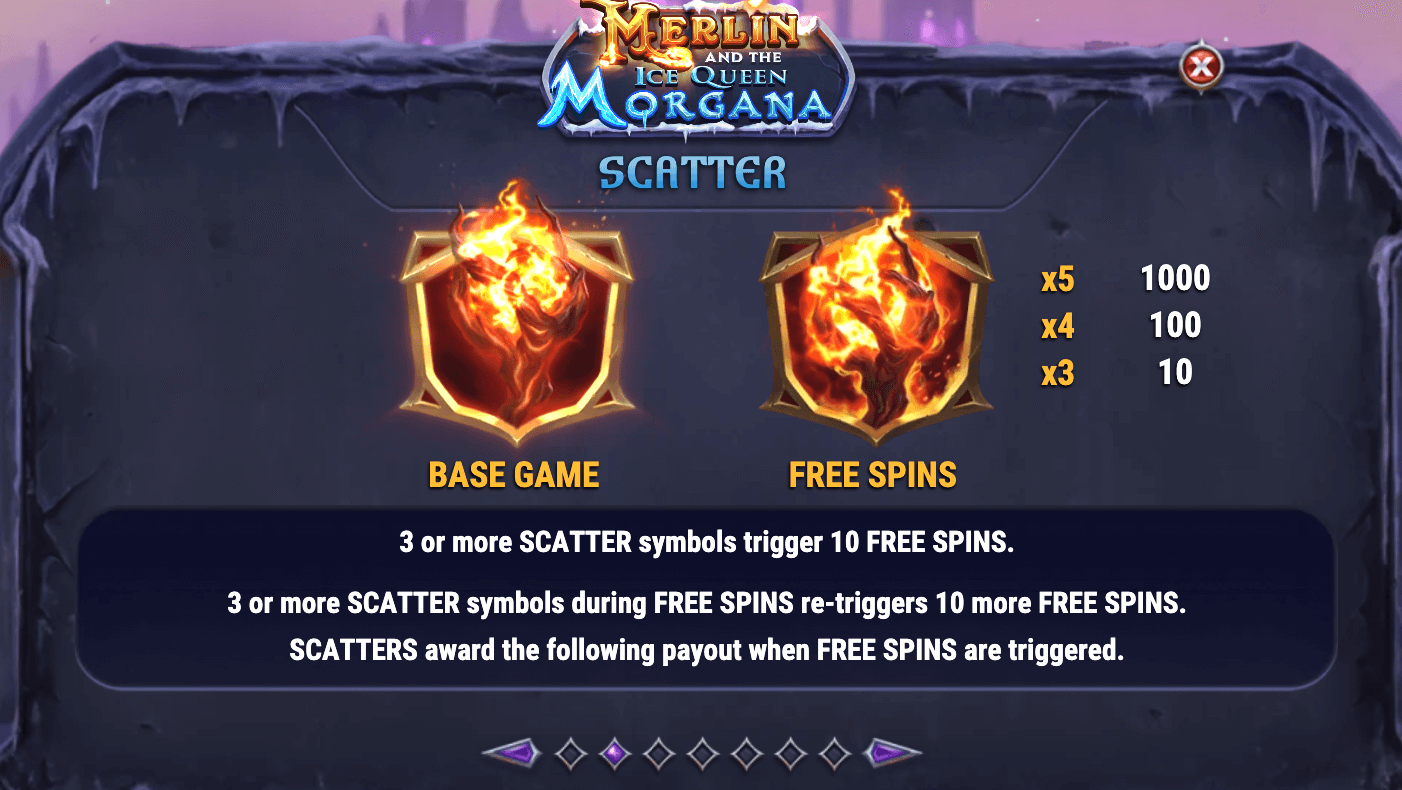Select the highlighted purple page indicator dot
This screenshot has height=790, width=1402.
[x=615, y=753]
